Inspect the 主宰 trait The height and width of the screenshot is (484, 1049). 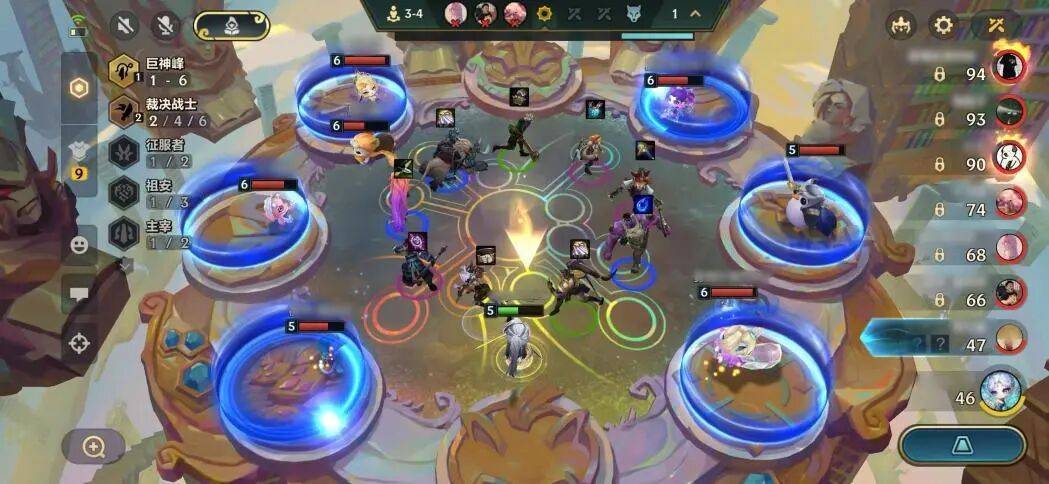(125, 232)
